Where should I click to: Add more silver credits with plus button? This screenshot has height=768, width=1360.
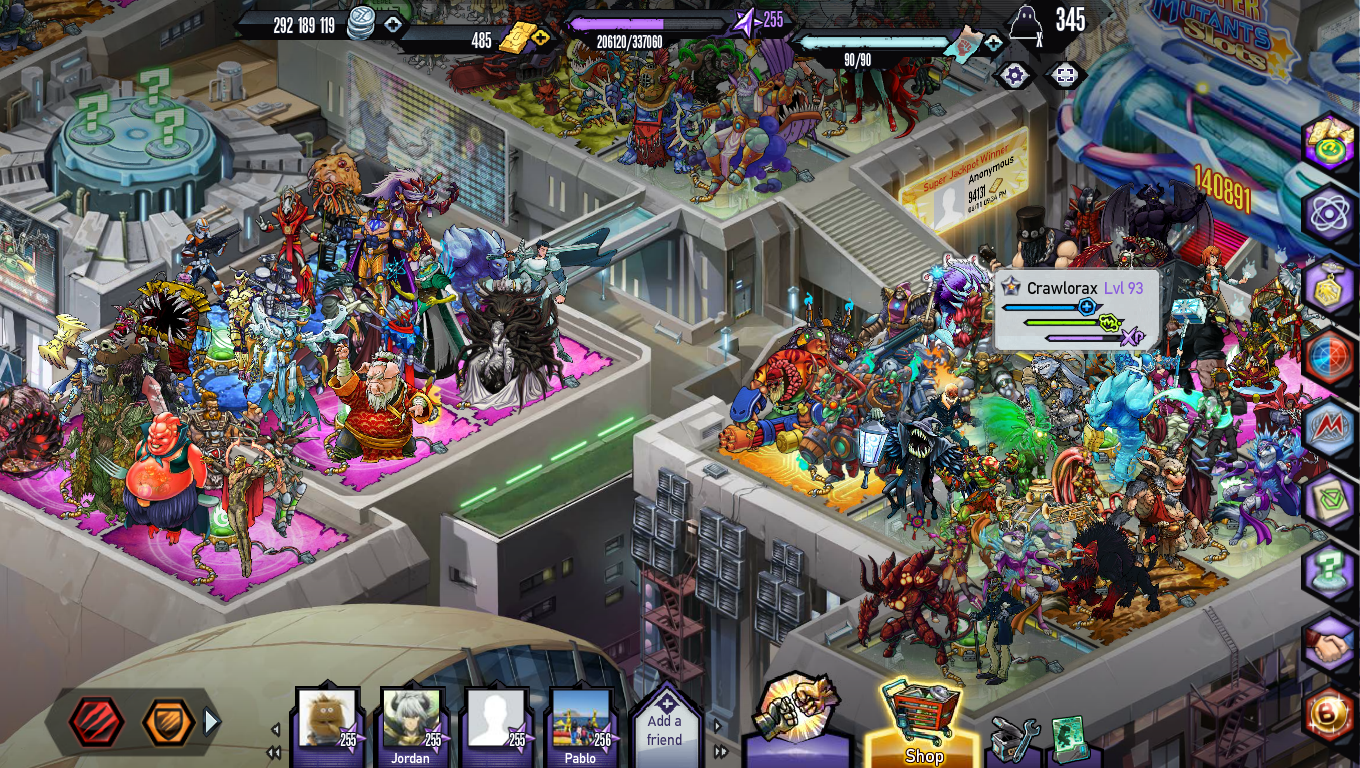[393, 25]
